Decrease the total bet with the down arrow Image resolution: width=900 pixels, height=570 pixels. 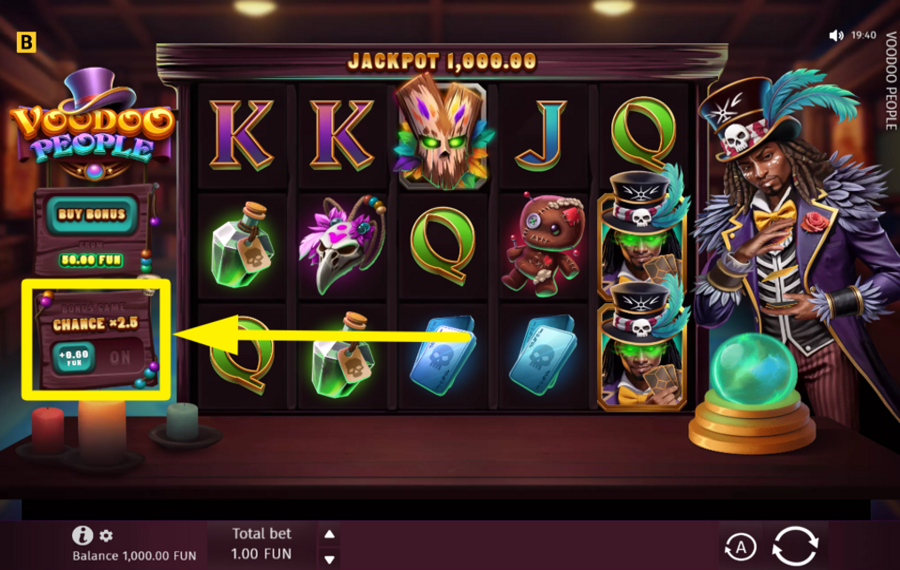pos(329,558)
